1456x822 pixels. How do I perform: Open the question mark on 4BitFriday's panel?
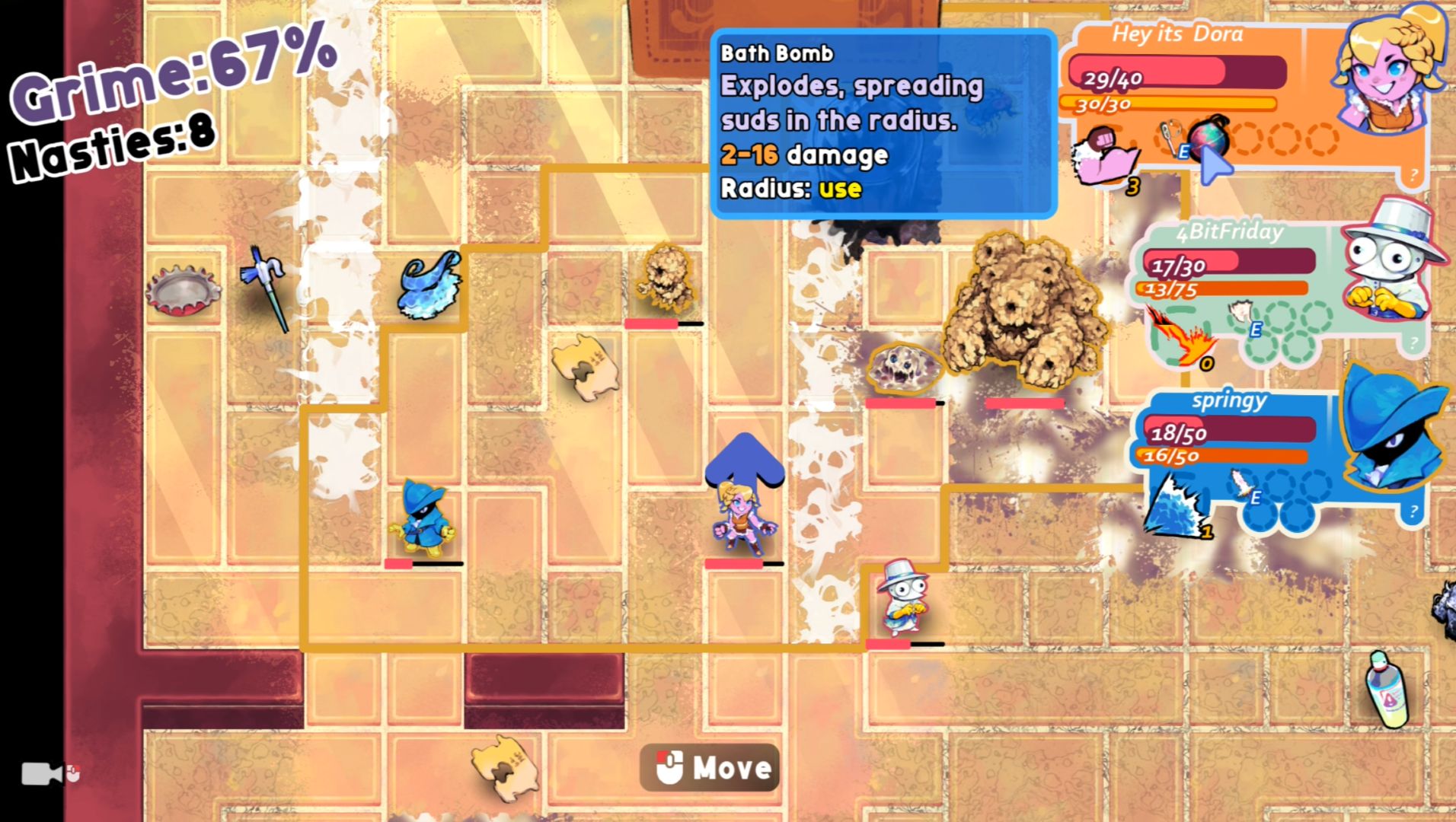pos(1413,344)
